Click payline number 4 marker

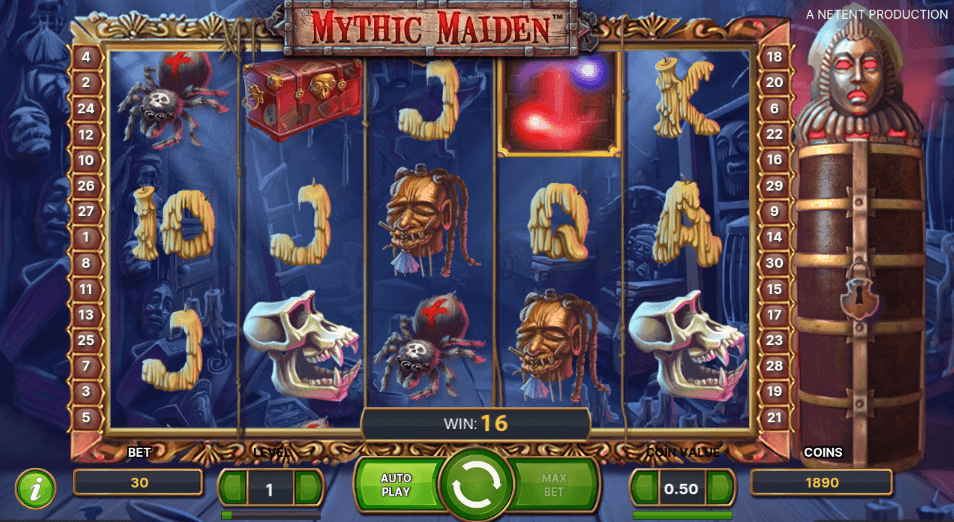pyautogui.click(x=86, y=57)
